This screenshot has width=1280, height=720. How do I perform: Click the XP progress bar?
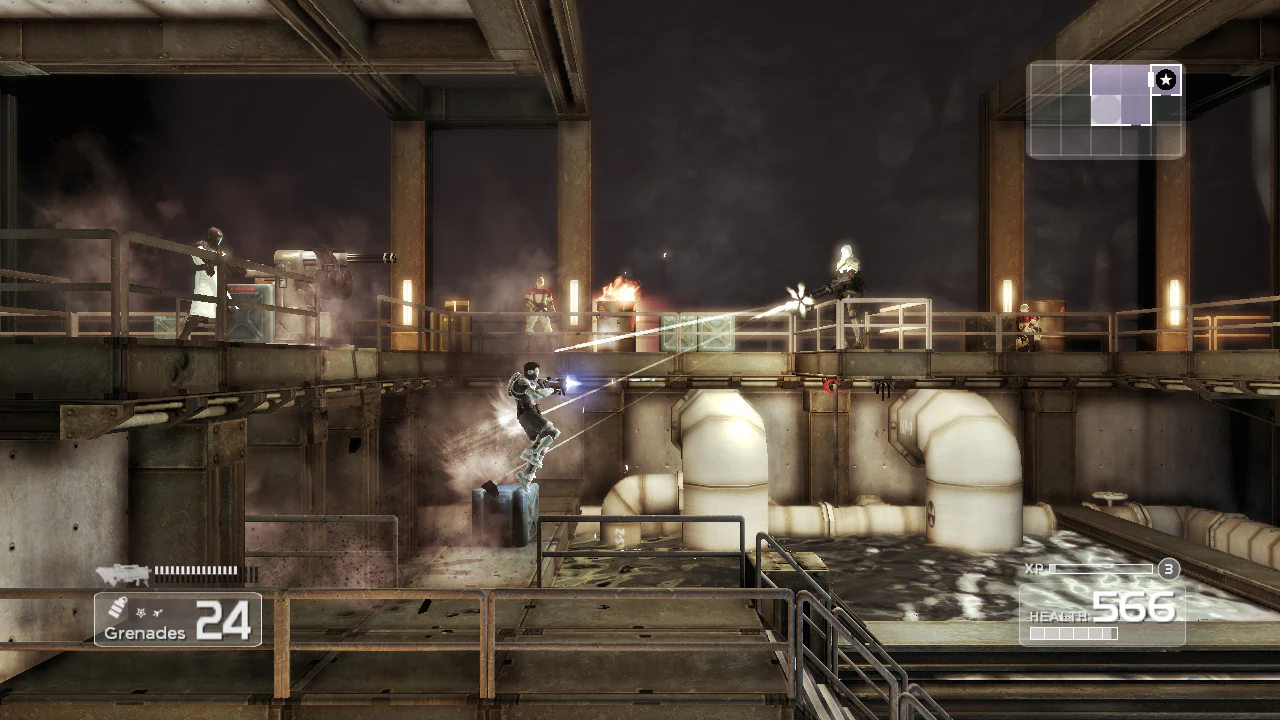click(1100, 569)
